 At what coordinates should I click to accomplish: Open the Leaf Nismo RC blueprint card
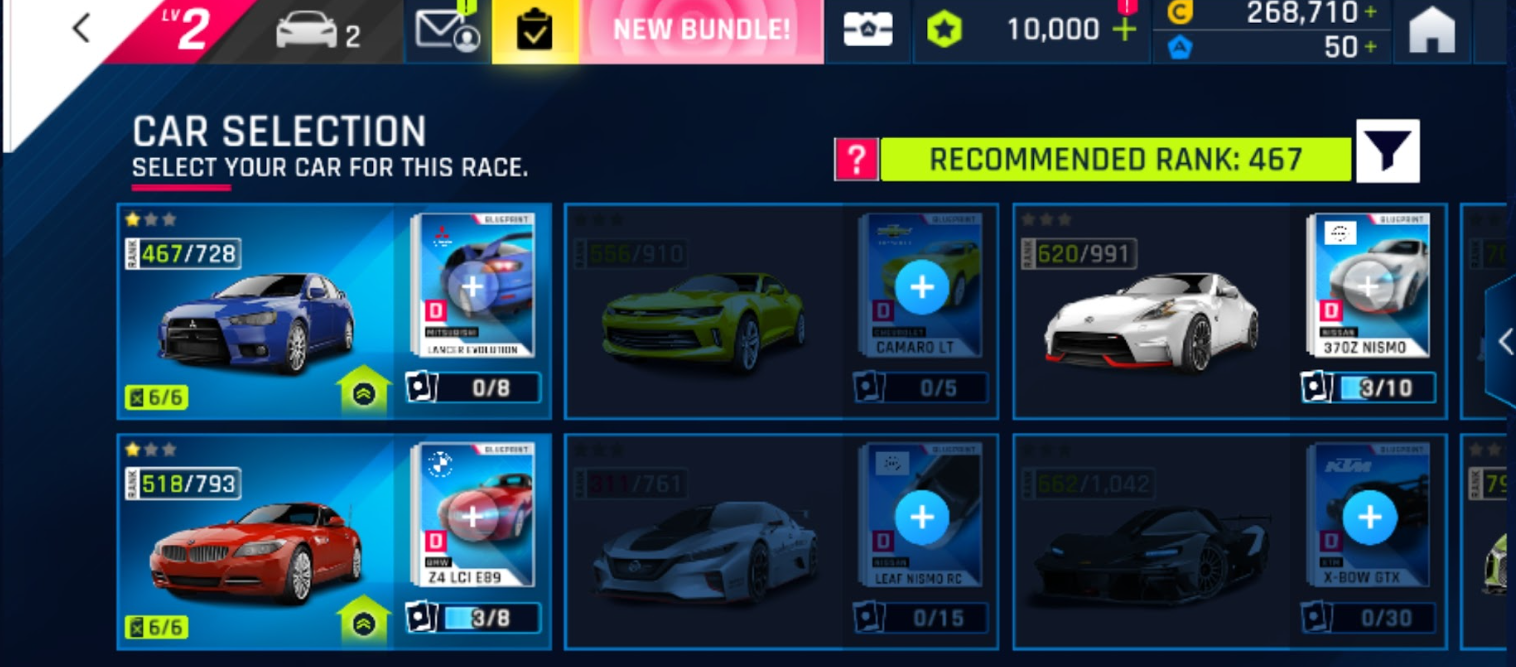tap(921, 516)
